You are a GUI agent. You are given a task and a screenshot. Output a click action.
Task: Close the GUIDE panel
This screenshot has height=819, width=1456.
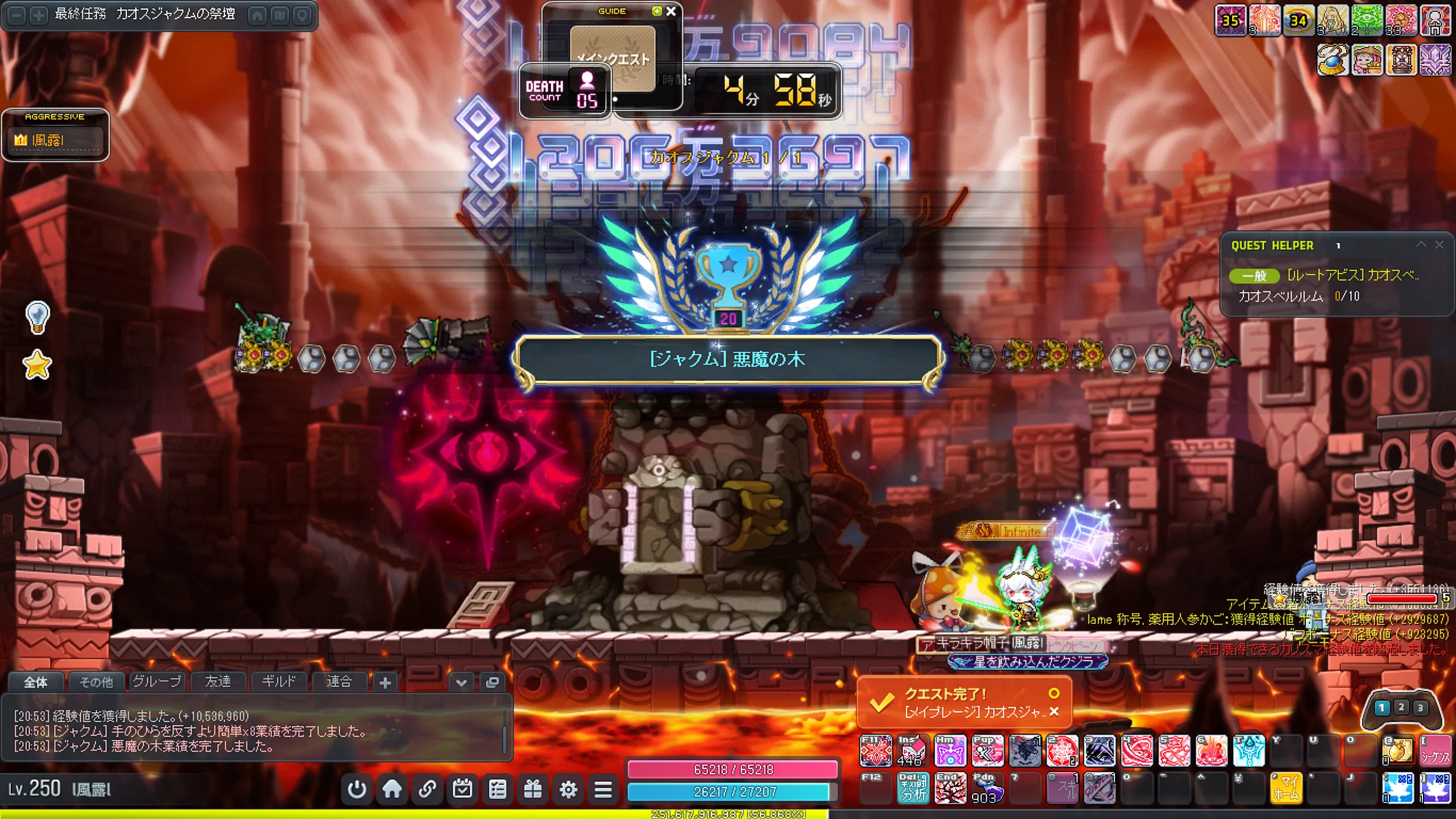671,11
